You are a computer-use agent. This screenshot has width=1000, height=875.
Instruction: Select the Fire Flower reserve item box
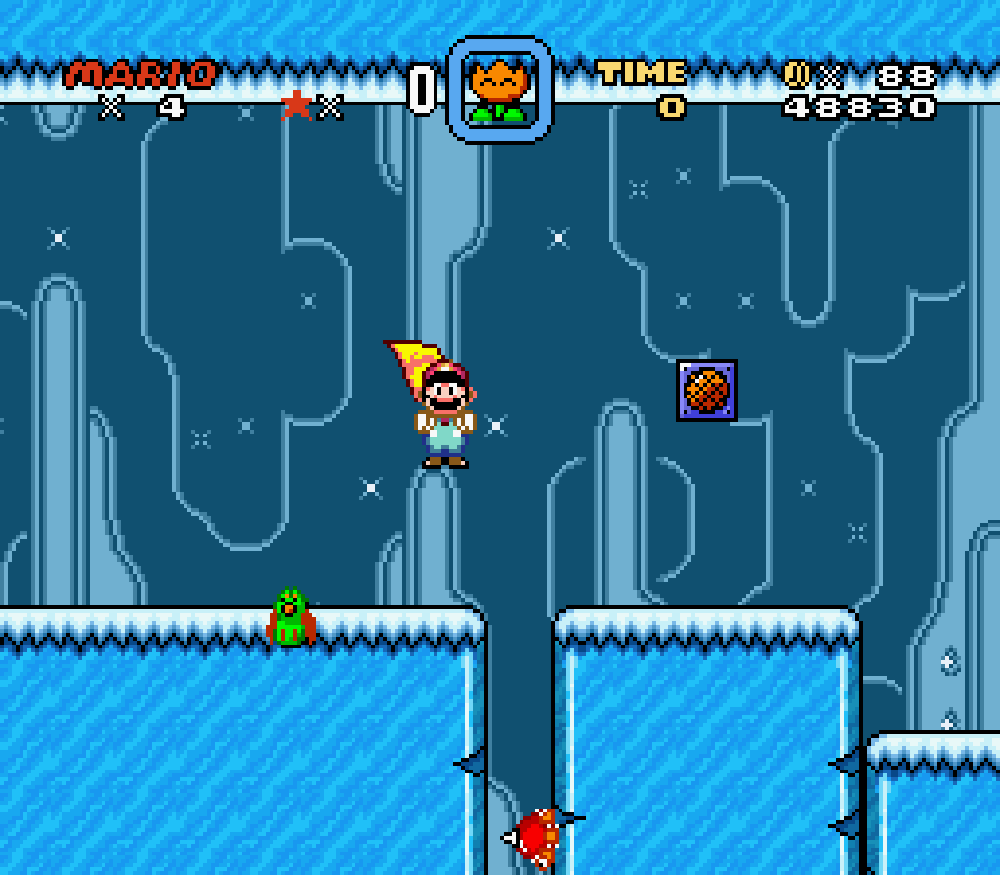(499, 90)
